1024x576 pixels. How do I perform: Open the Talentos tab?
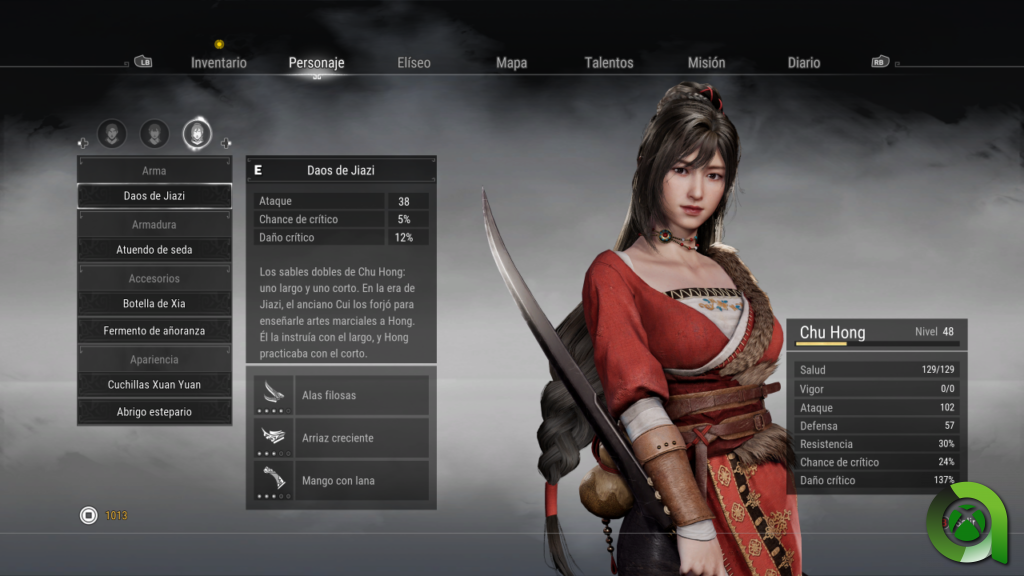(x=609, y=63)
